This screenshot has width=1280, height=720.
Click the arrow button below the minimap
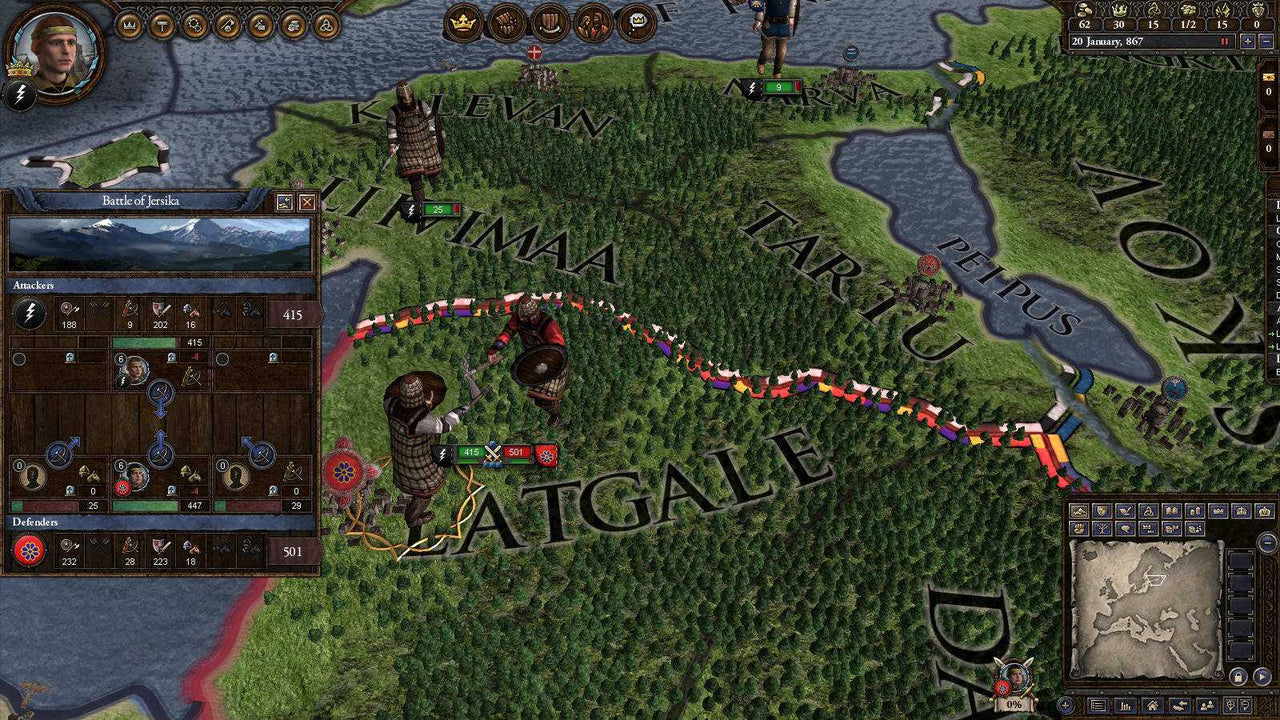point(1262,678)
